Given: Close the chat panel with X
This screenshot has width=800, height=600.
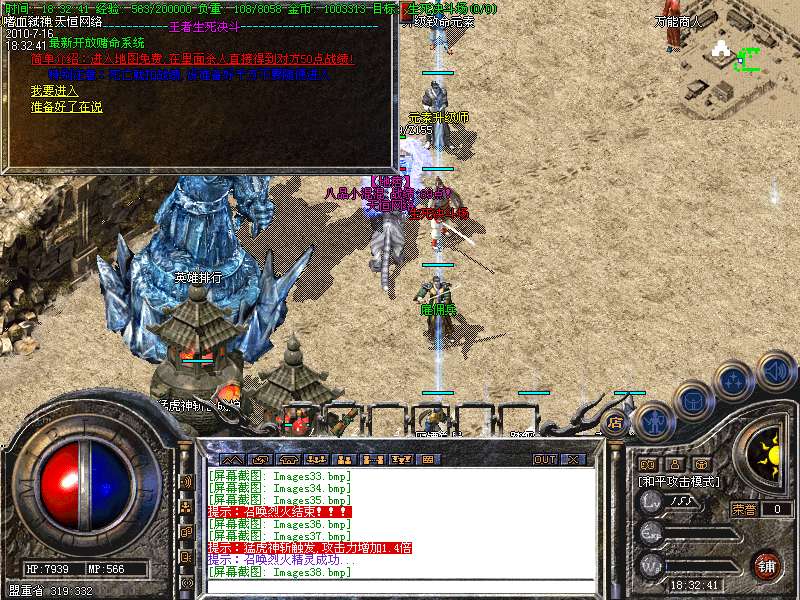Looking at the screenshot, I should (x=573, y=459).
